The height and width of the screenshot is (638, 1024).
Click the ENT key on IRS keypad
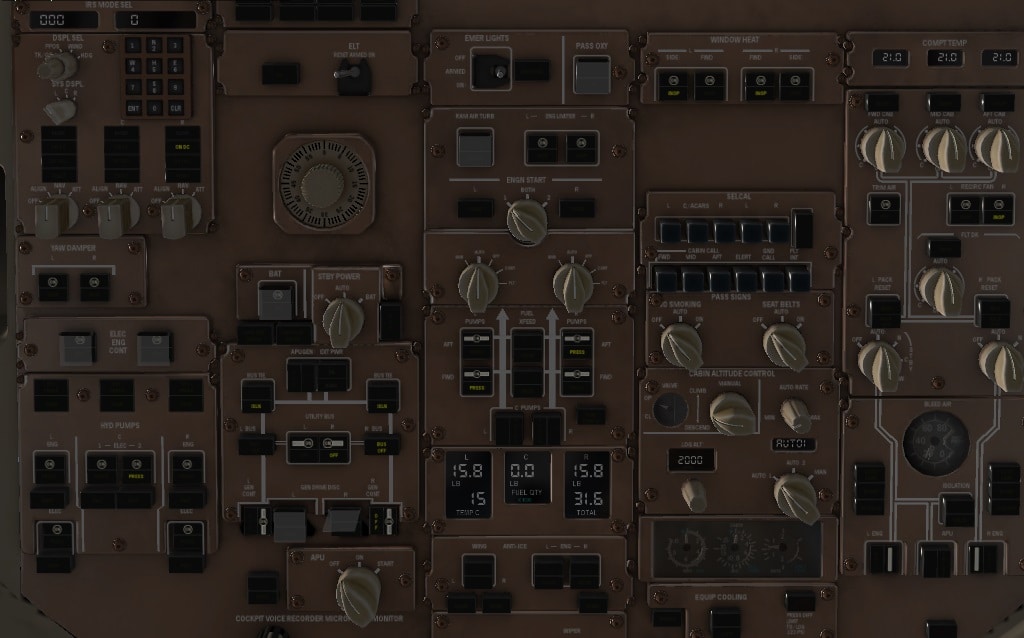pyautogui.click(x=134, y=107)
